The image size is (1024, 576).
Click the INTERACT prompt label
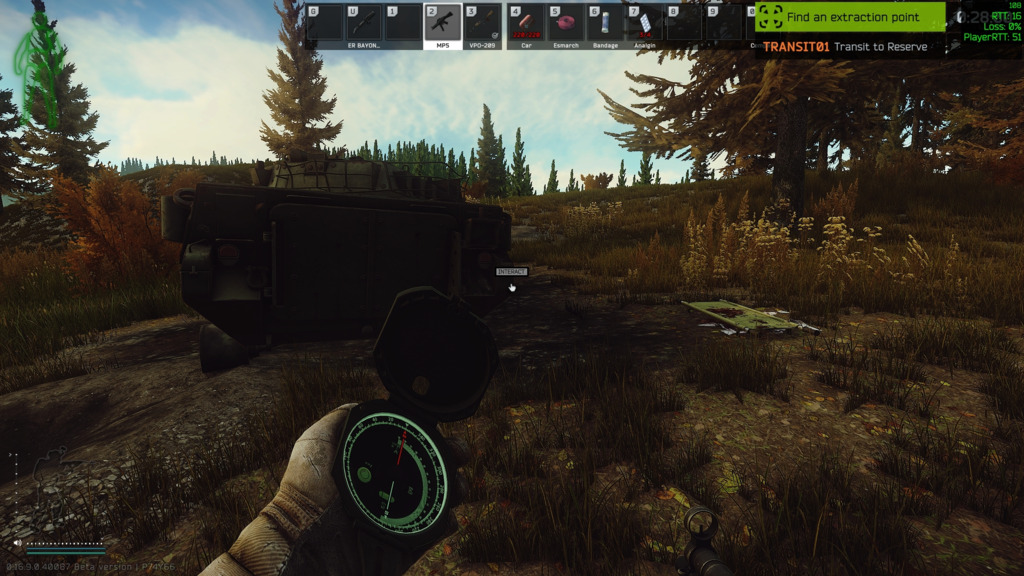pos(511,272)
